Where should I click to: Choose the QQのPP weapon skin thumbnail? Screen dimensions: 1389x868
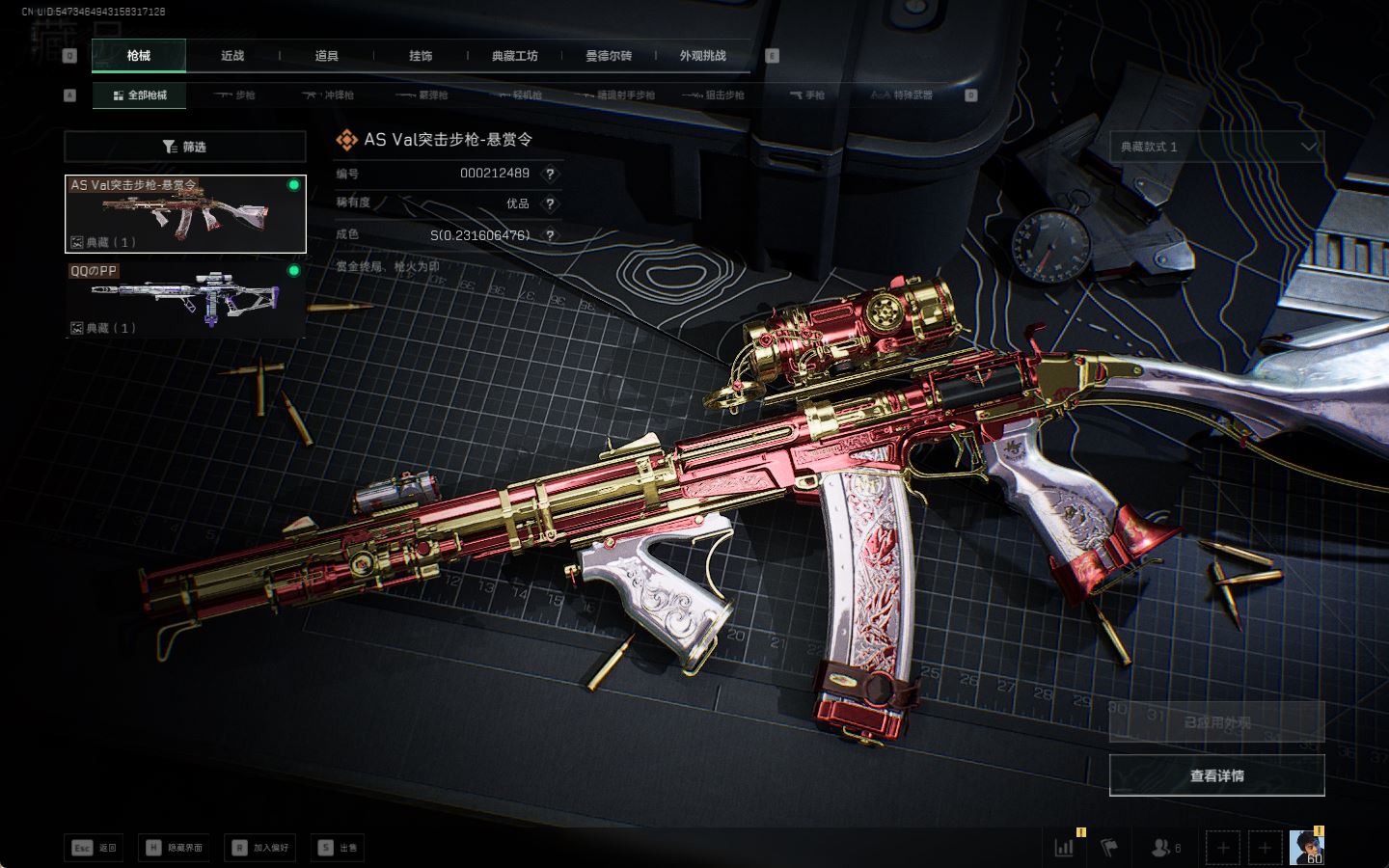(x=185, y=299)
